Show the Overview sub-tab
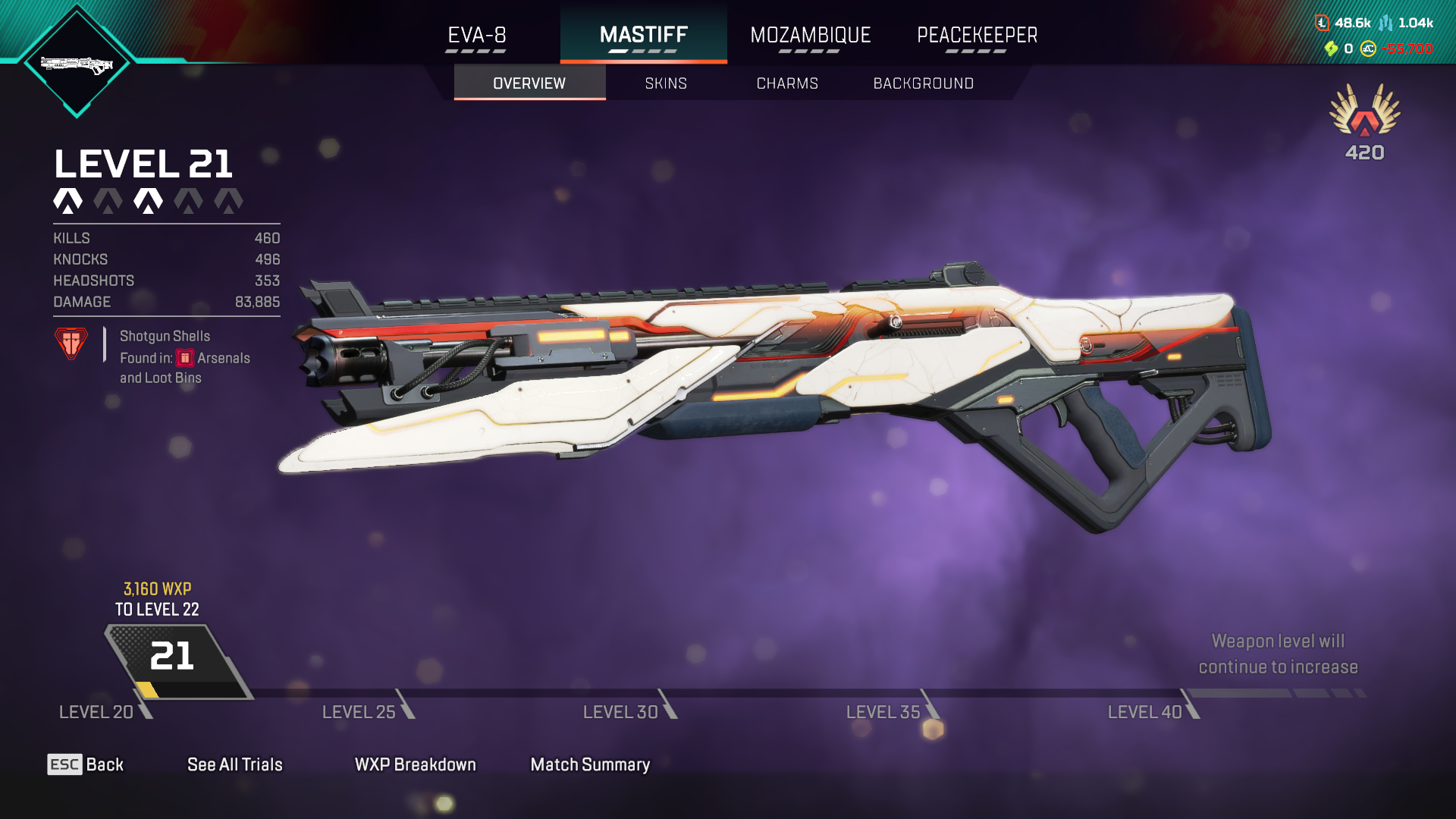Viewport: 1456px width, 819px height. pos(529,83)
